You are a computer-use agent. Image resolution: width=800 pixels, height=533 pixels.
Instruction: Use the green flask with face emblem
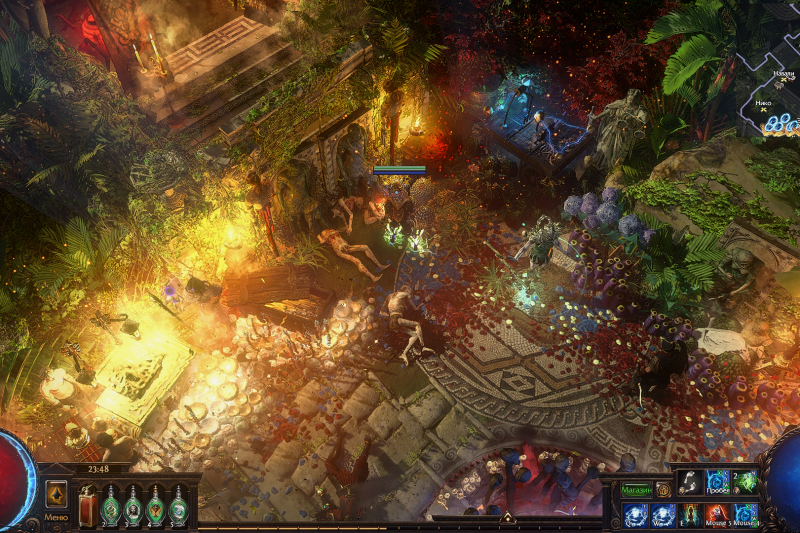[x=133, y=506]
